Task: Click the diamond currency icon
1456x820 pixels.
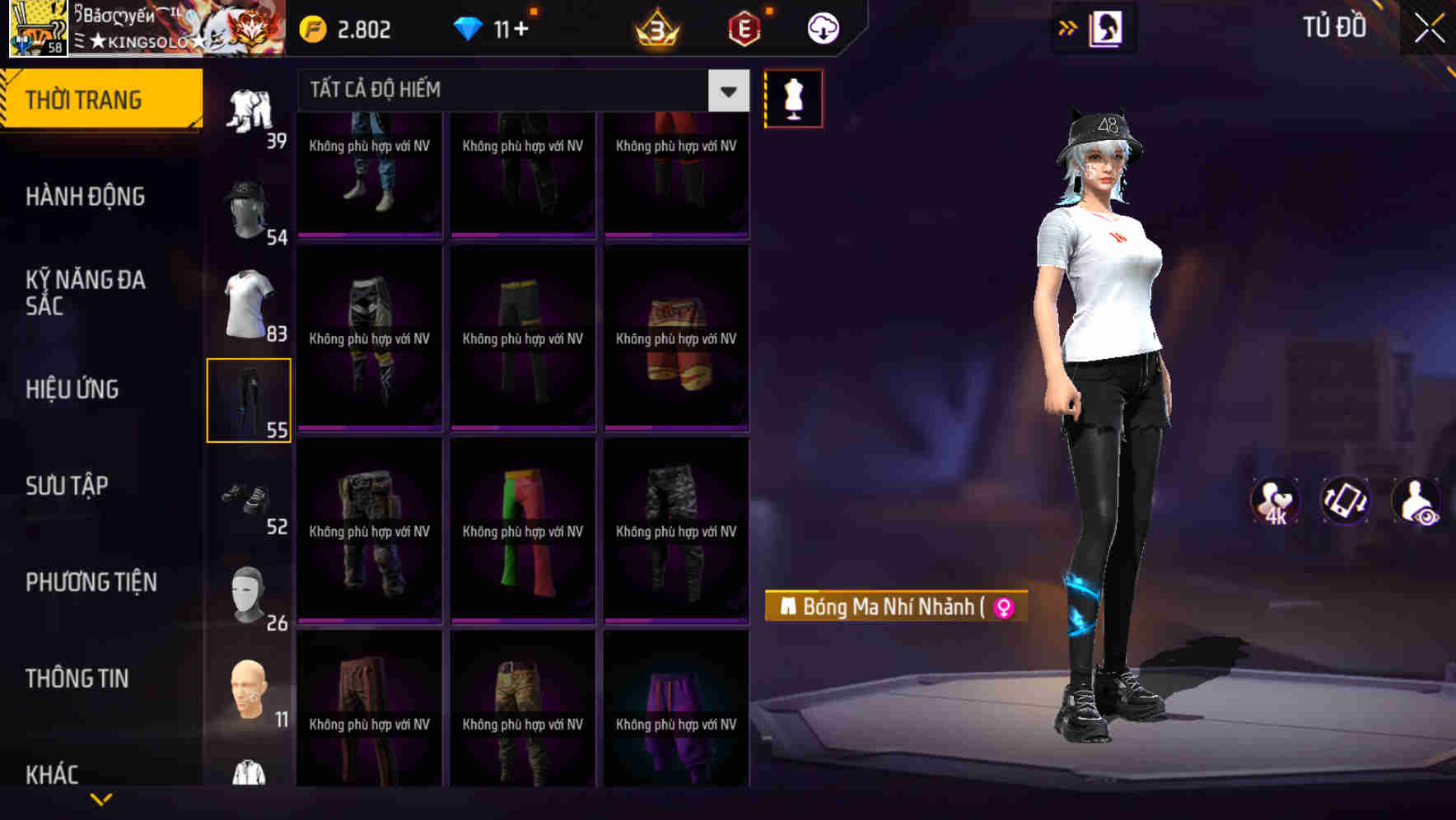Action: point(469,27)
